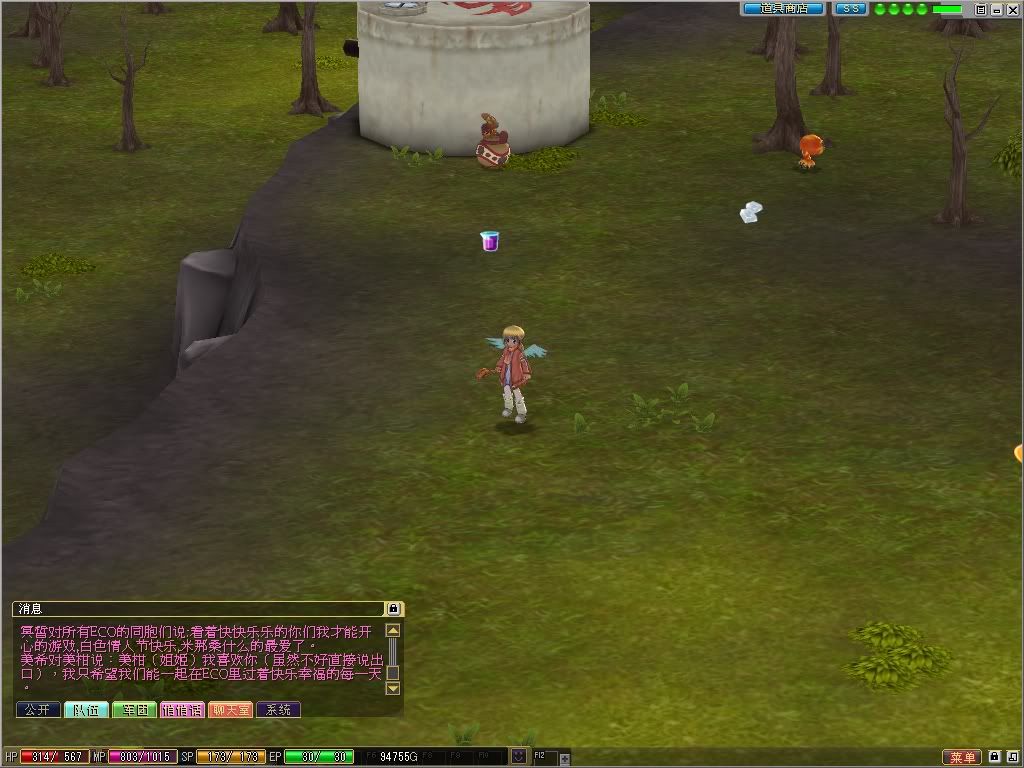This screenshot has height=768, width=1024.
Task: Click the list icon in the top-right window controls
Action: (981, 9)
